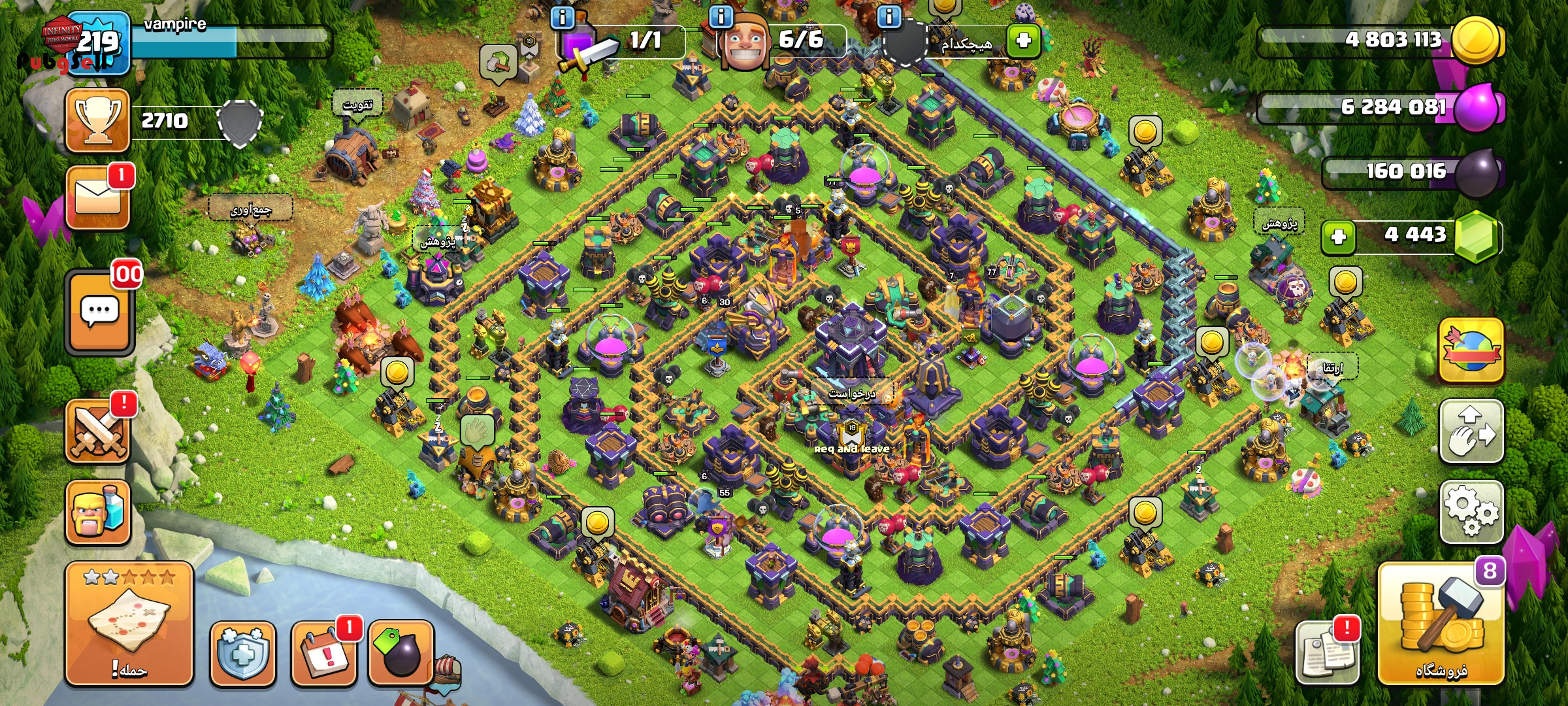Open the chat speech bubble panel
The height and width of the screenshot is (706, 1568).
pos(99,312)
